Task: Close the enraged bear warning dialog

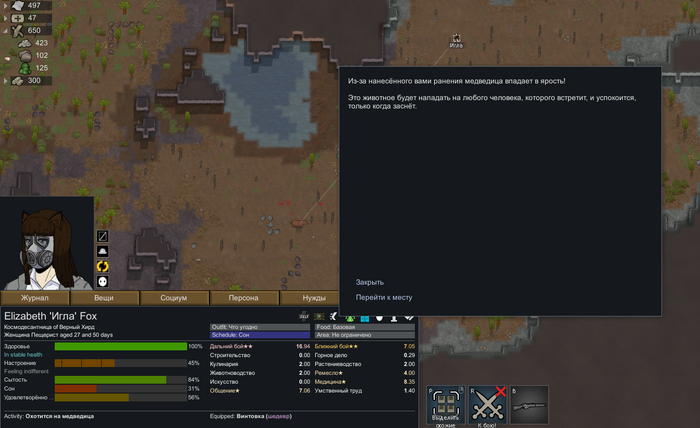Action: click(370, 282)
